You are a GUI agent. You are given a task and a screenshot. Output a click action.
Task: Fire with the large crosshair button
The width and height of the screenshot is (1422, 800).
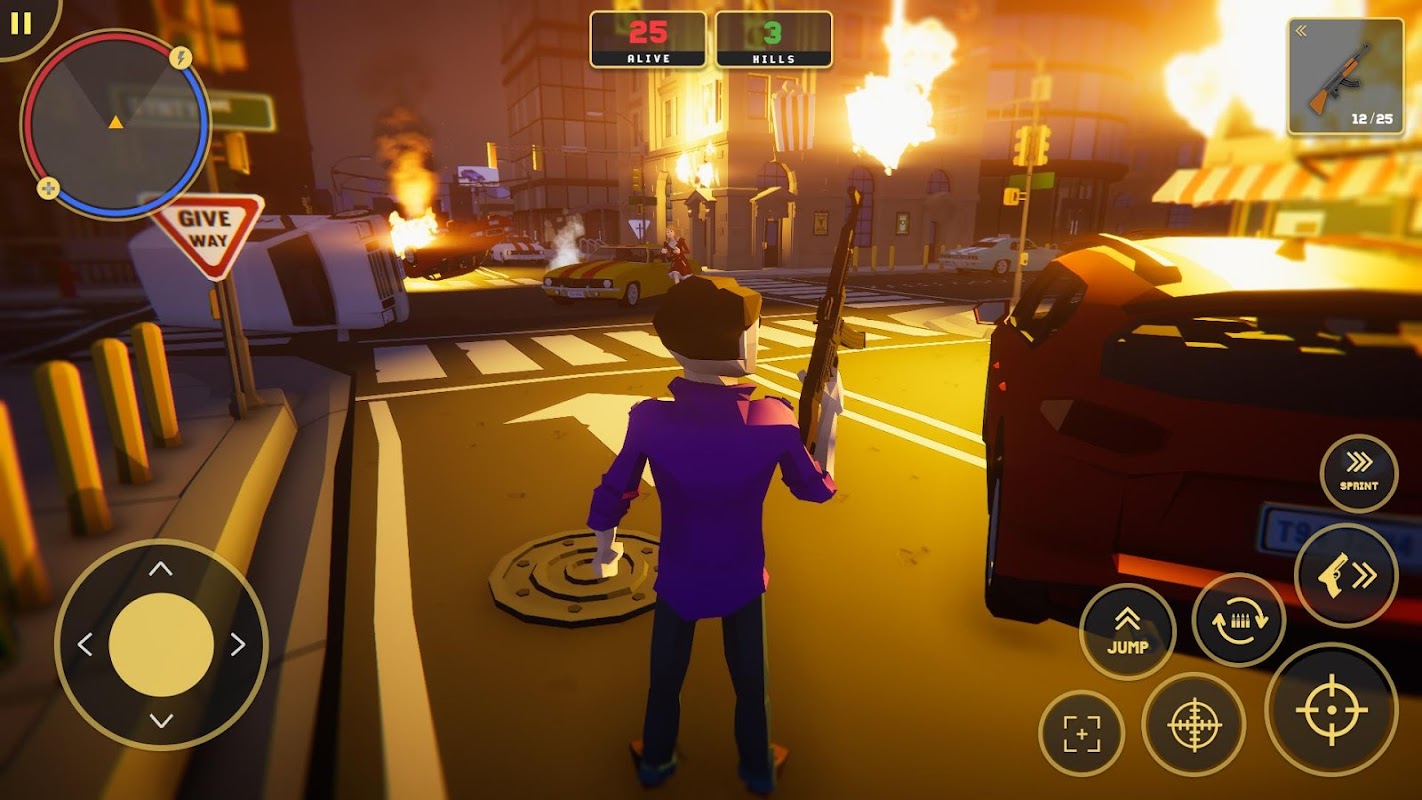(1331, 709)
